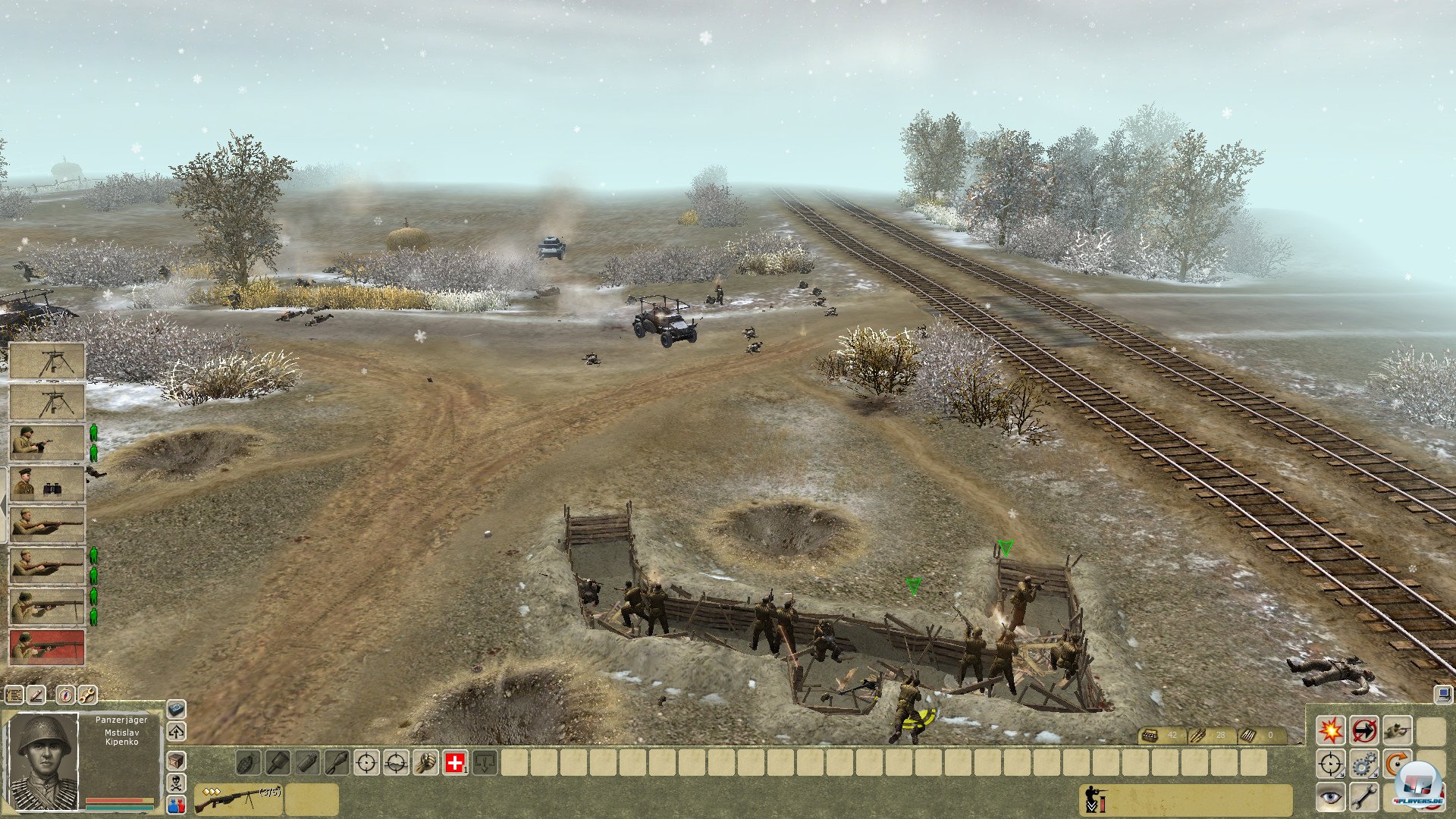Screen dimensions: 1456x819
Task: Switch to the prone soldier stance
Action: coord(1397,730)
